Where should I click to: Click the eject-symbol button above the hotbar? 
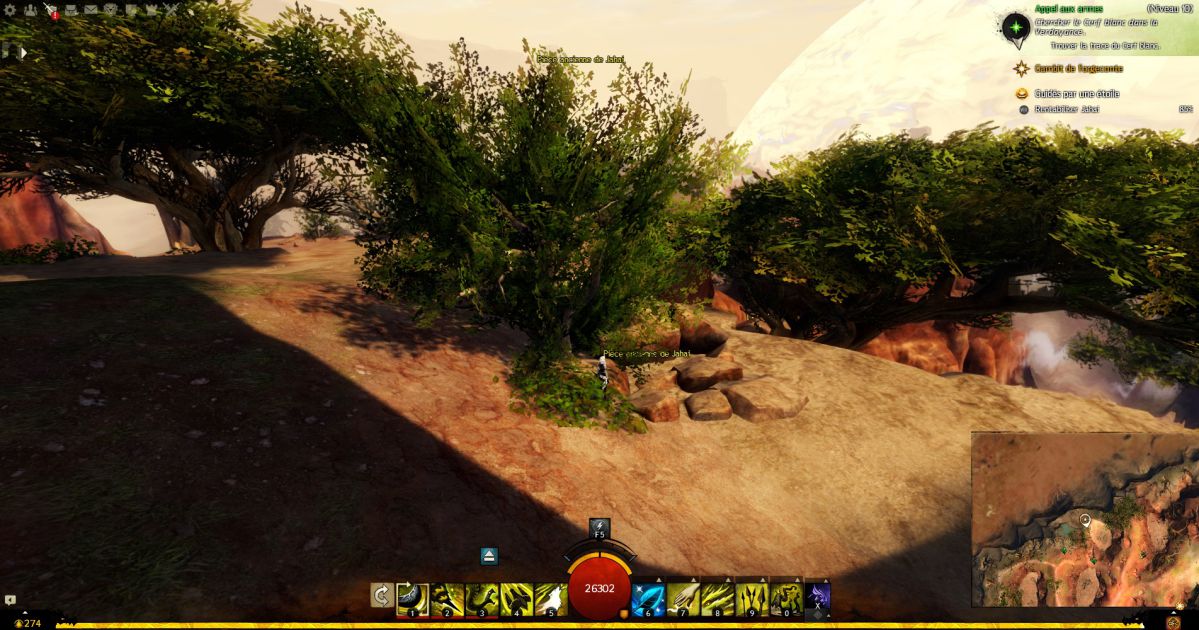[x=489, y=556]
